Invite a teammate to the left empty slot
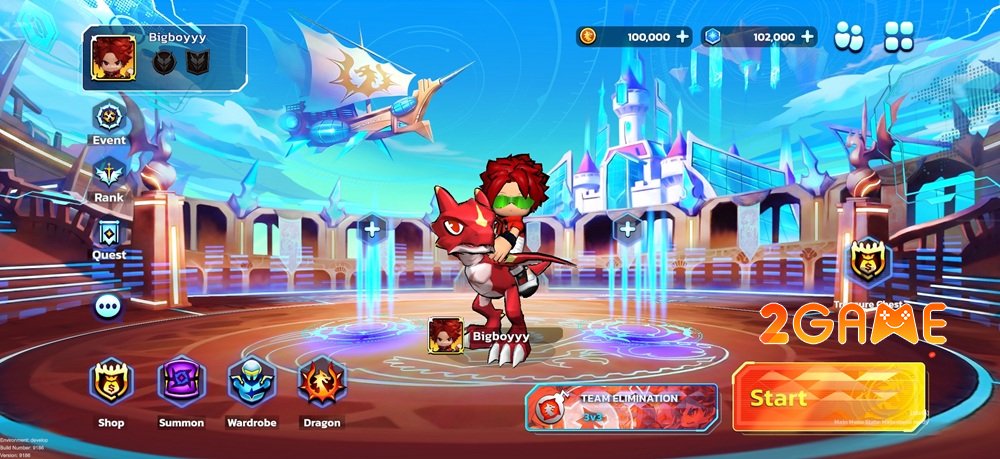 point(372,230)
